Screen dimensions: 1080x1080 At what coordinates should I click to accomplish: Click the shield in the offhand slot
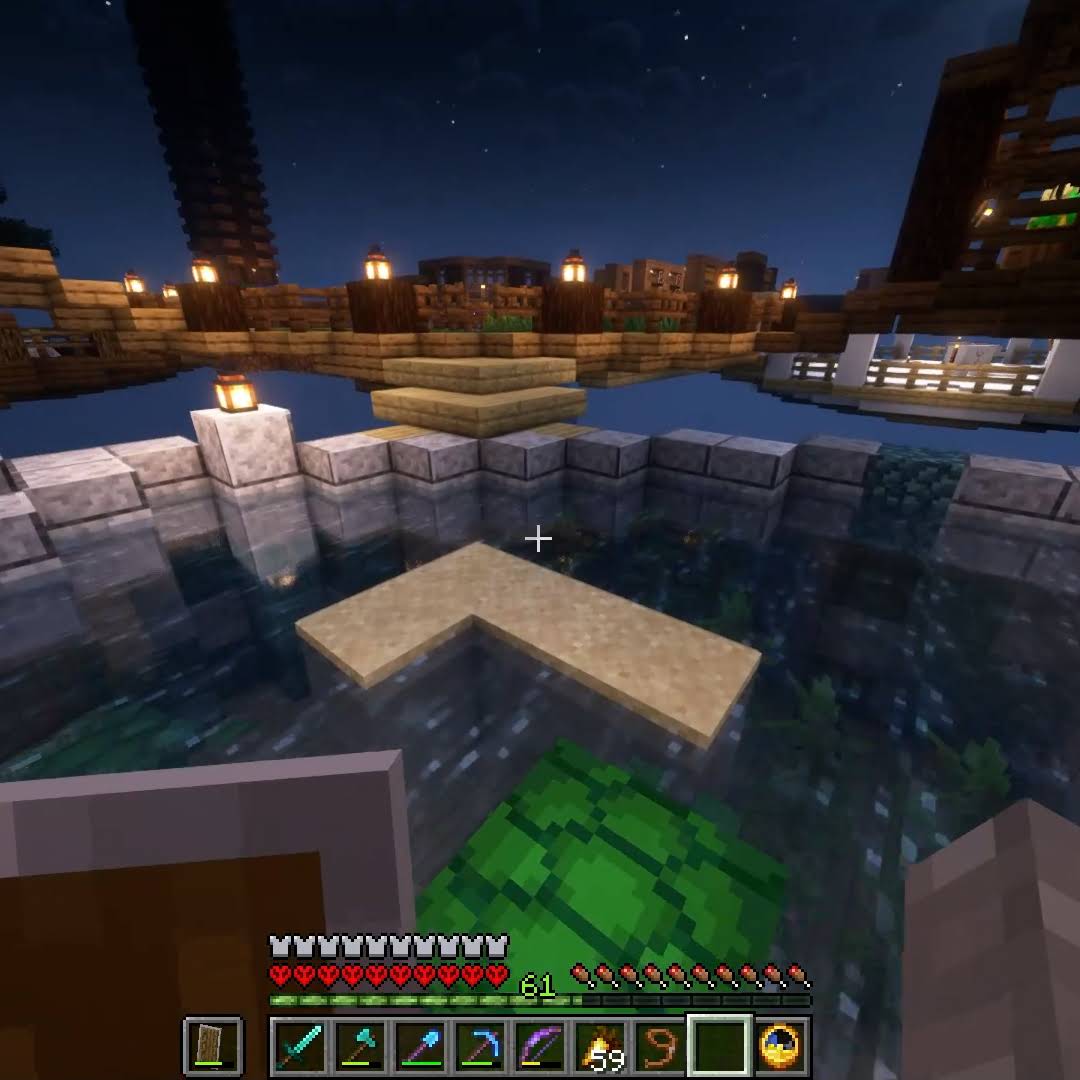(x=212, y=1046)
